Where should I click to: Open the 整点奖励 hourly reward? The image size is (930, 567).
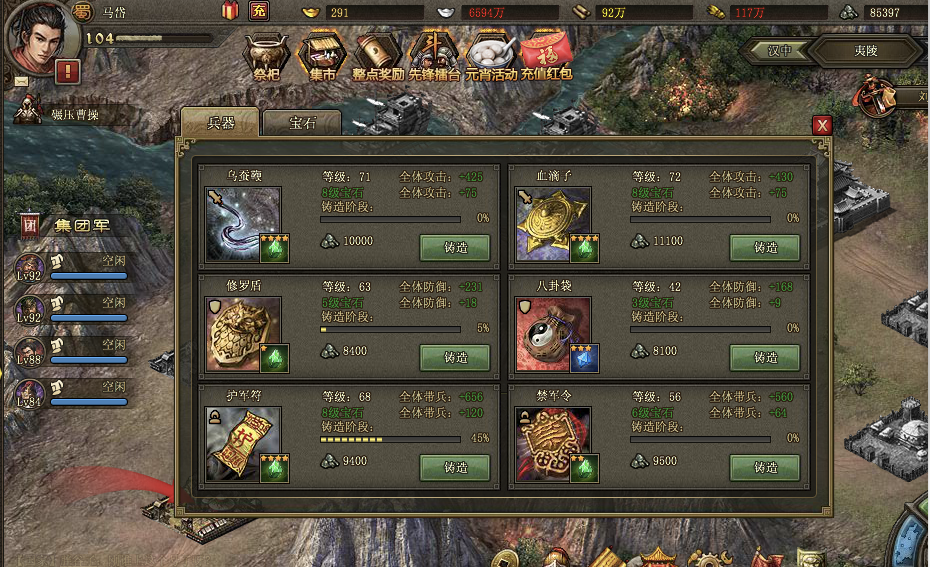coord(378,55)
